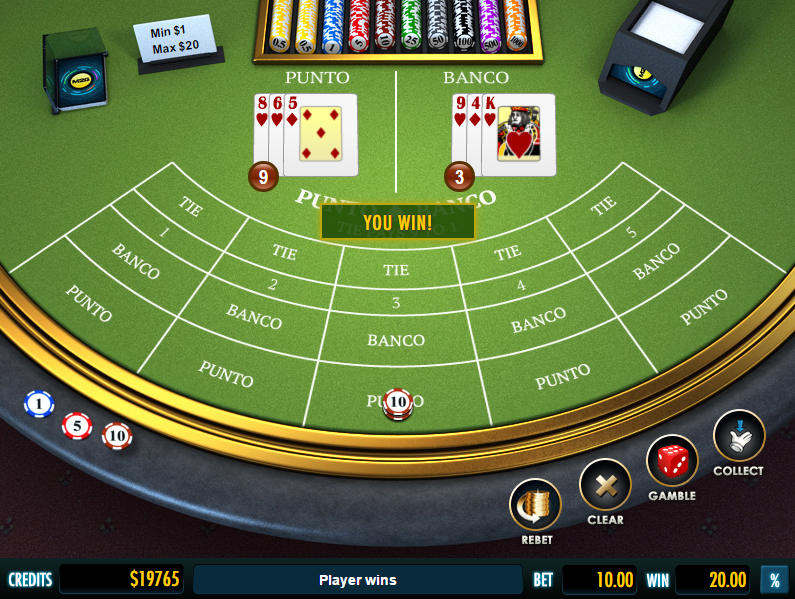Click the 10 chip on center Punto
Image resolution: width=795 pixels, height=599 pixels.
pyautogui.click(x=398, y=402)
